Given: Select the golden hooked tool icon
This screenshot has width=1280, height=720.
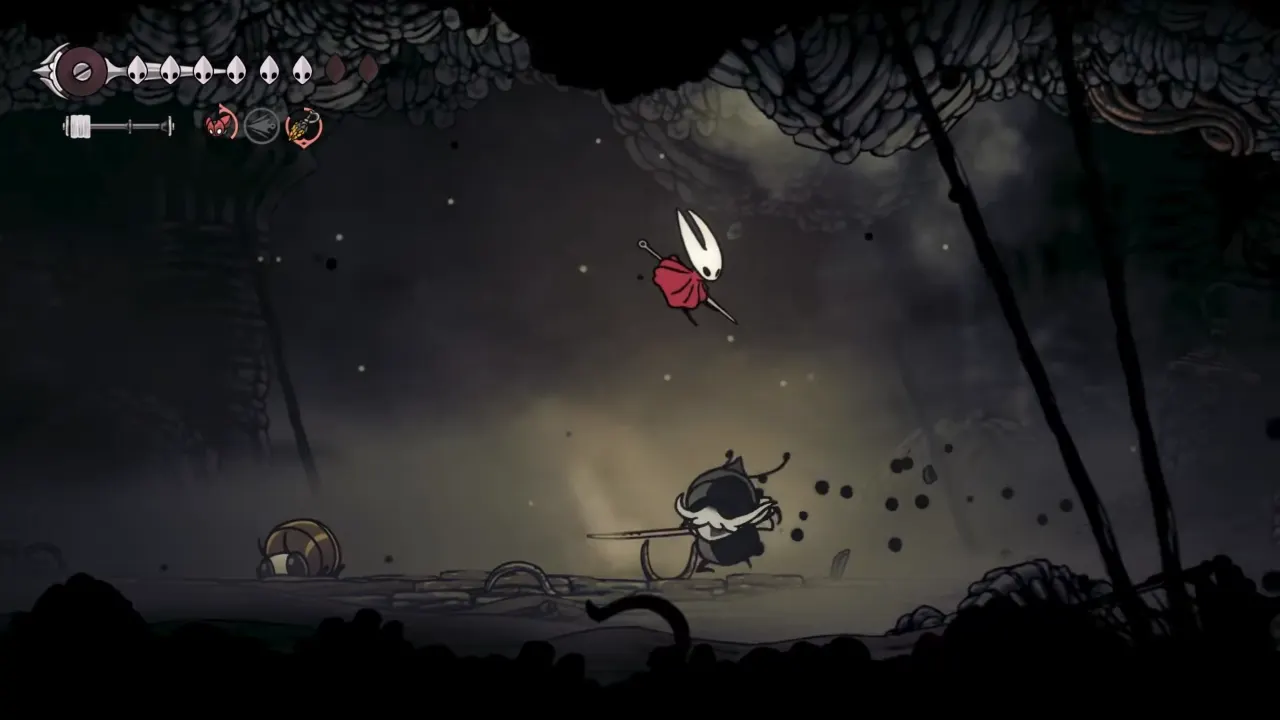Looking at the screenshot, I should click(x=303, y=127).
